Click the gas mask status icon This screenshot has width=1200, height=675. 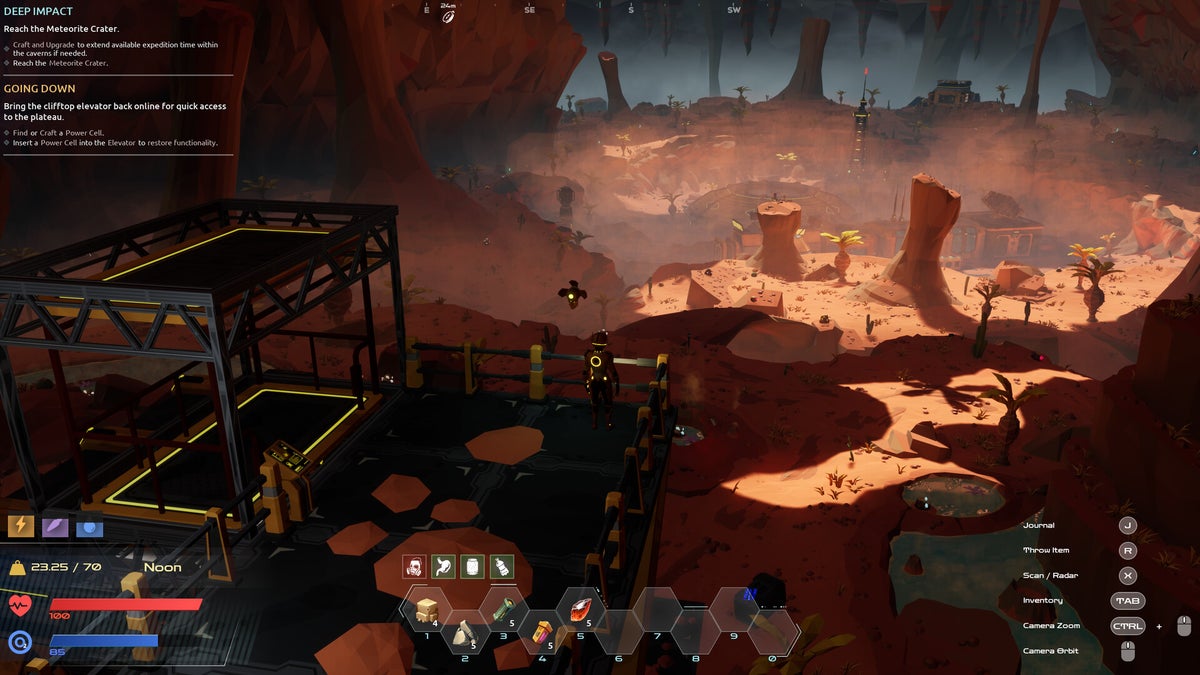pos(415,567)
